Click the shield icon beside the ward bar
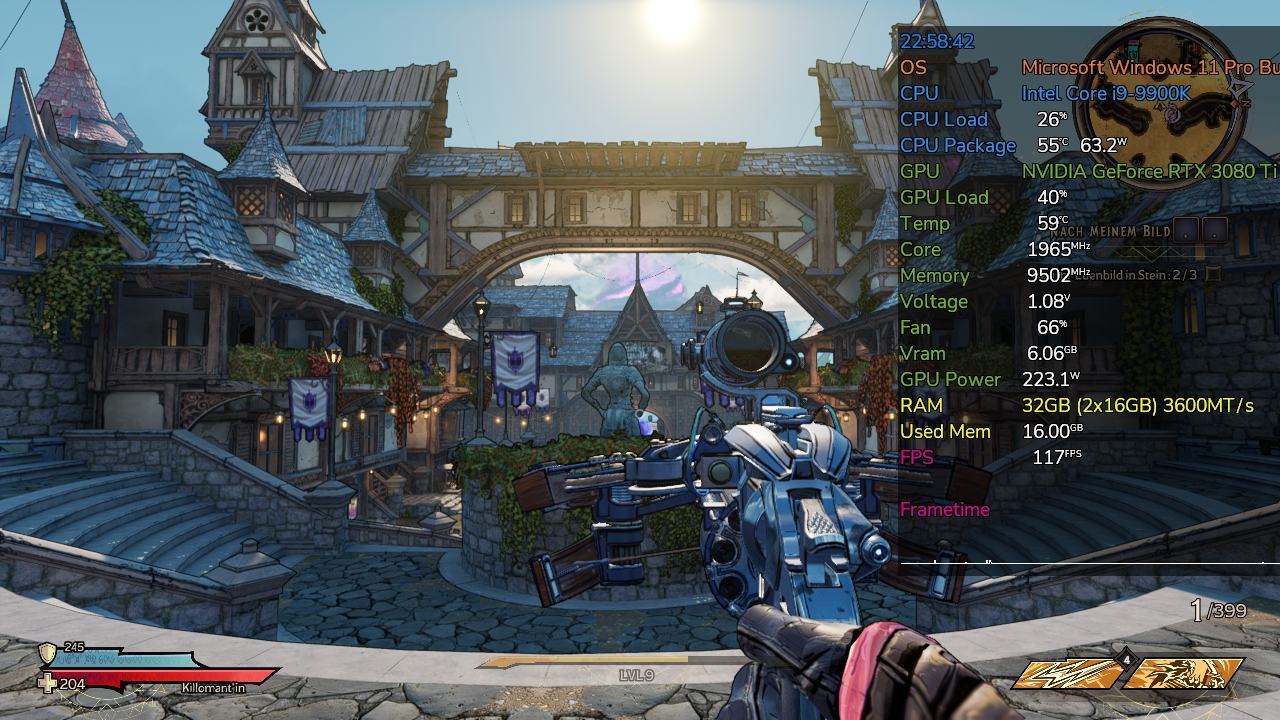This screenshot has width=1280, height=720. click(x=47, y=654)
